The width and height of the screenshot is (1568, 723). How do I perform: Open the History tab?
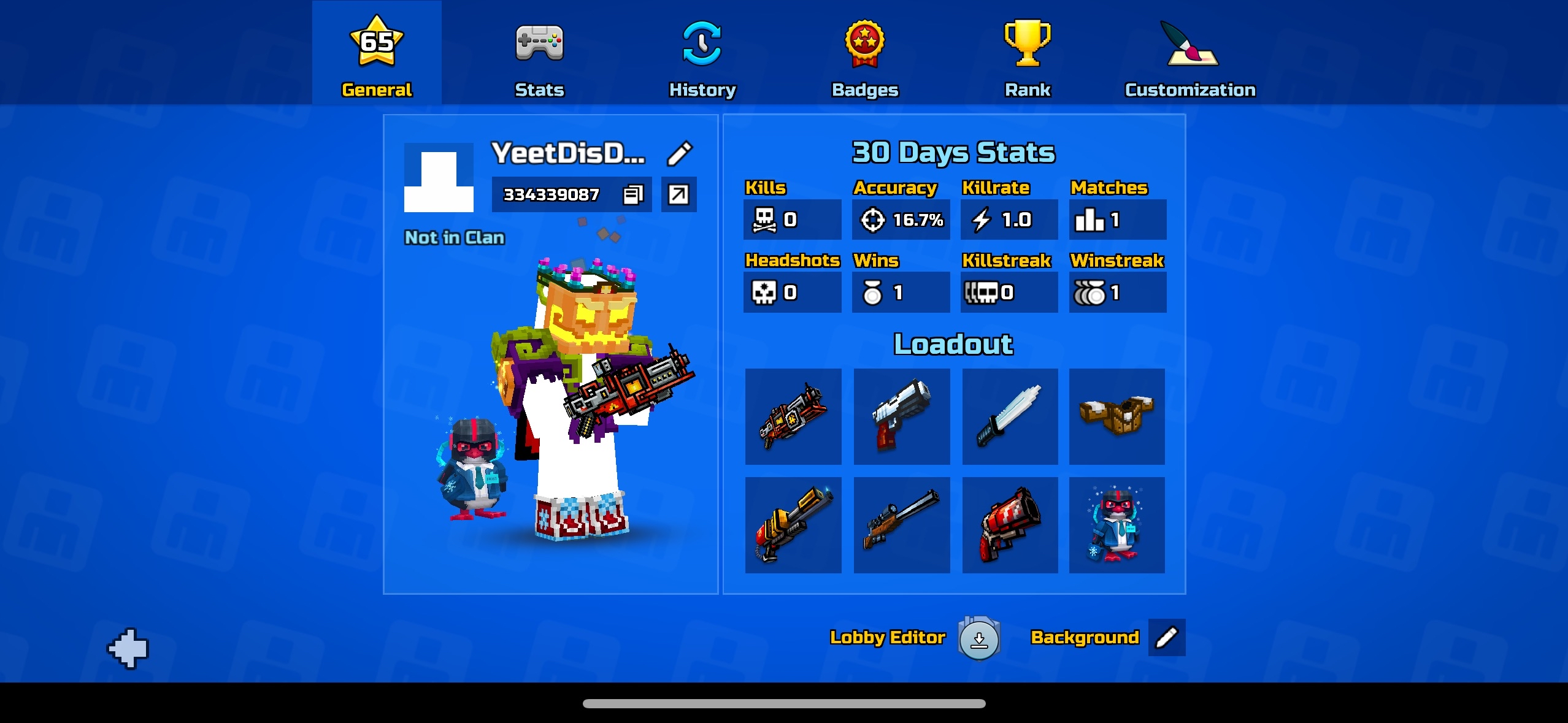pos(702,58)
